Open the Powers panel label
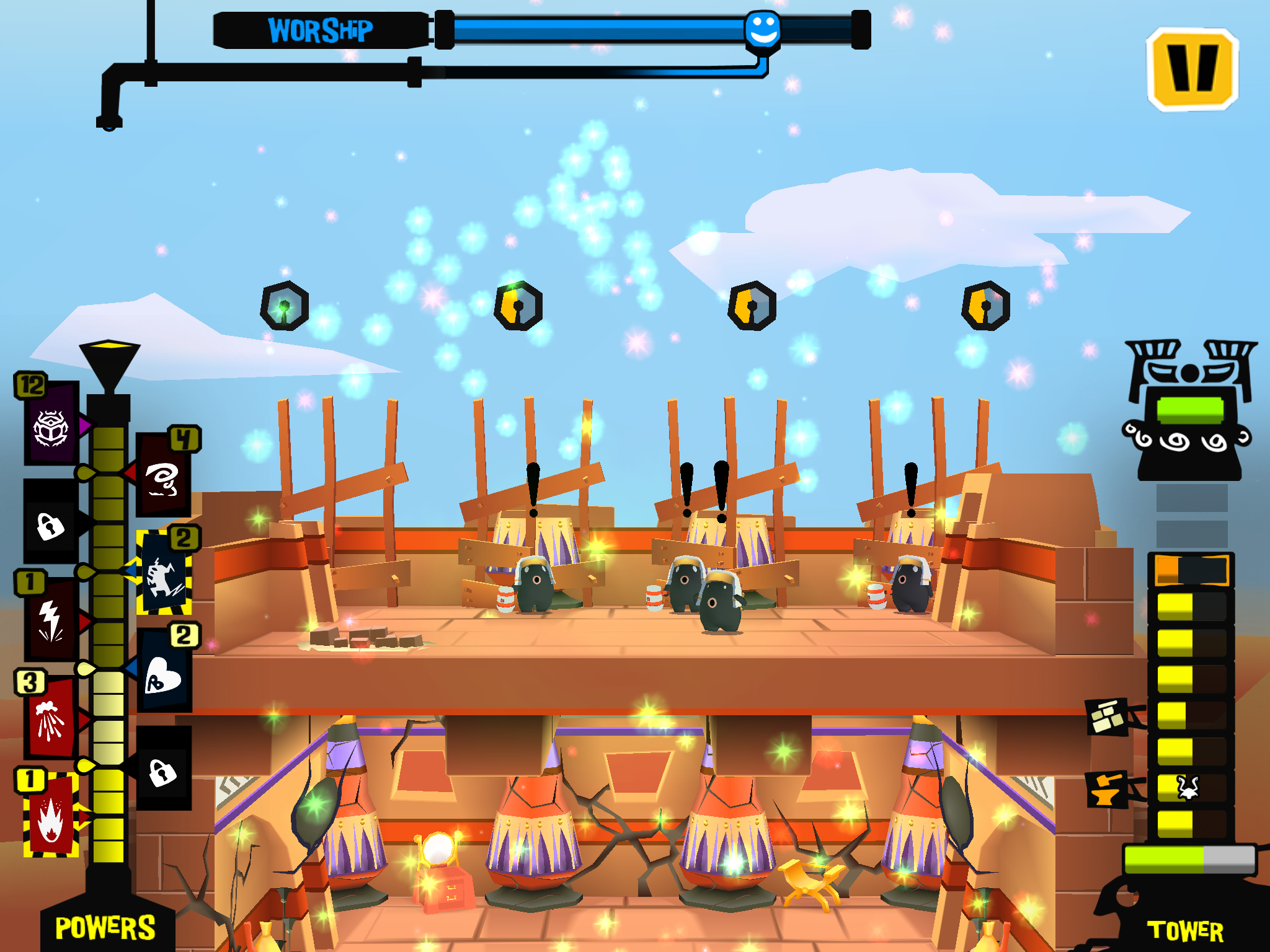 pyautogui.click(x=105, y=928)
